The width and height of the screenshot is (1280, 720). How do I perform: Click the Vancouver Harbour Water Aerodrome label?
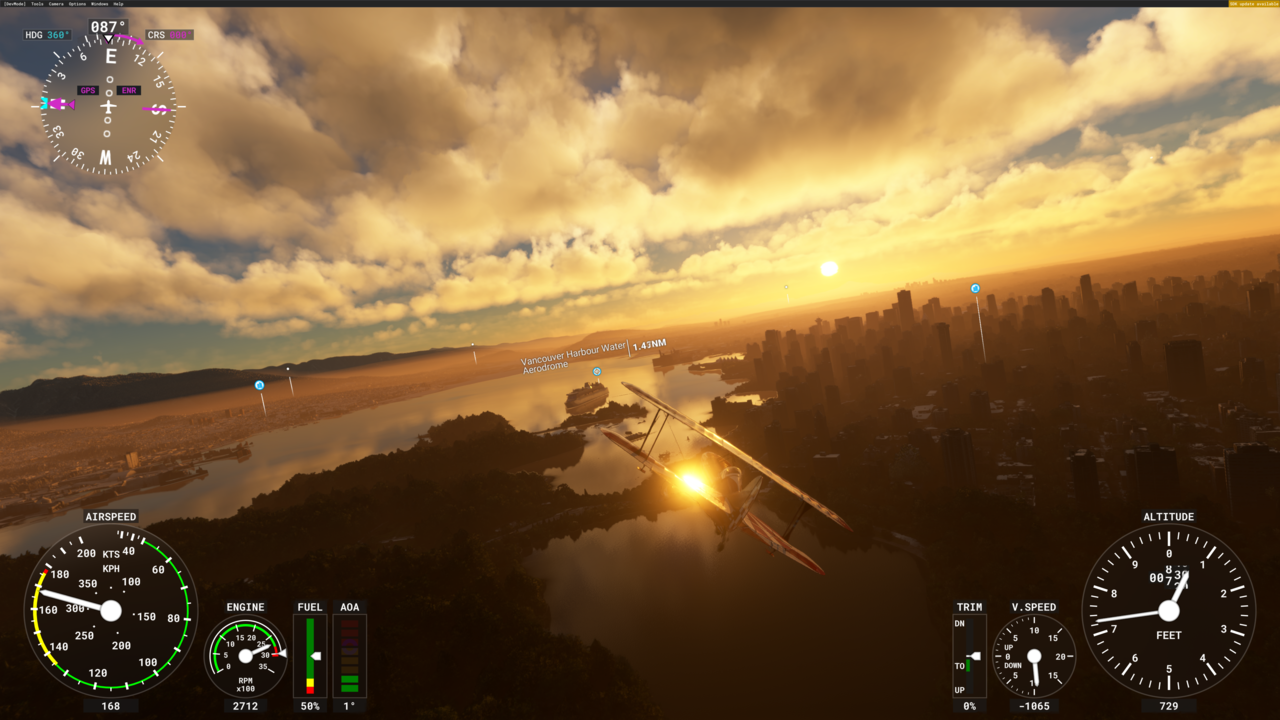(572, 360)
